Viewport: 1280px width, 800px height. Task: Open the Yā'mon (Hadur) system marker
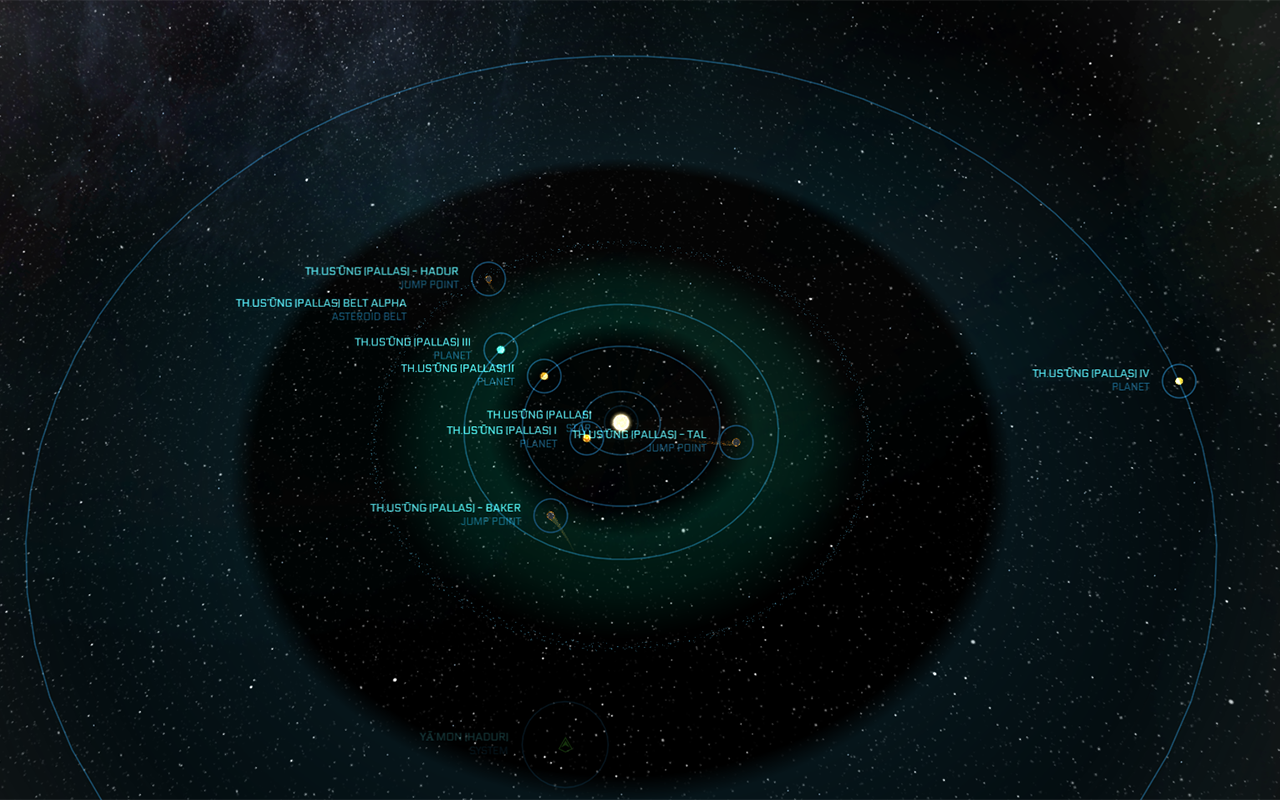(x=565, y=744)
